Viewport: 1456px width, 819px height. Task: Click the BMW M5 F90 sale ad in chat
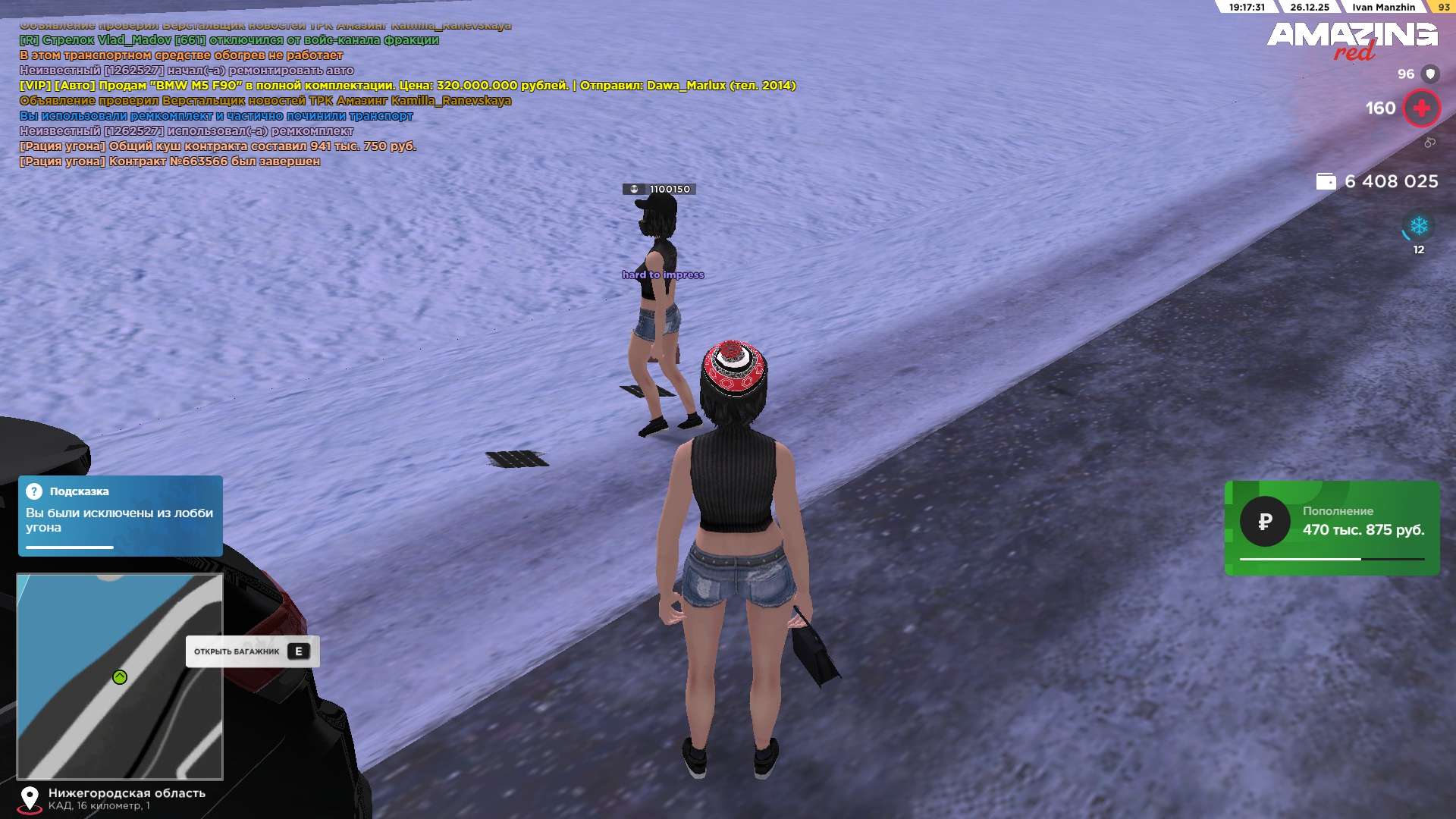point(407,86)
